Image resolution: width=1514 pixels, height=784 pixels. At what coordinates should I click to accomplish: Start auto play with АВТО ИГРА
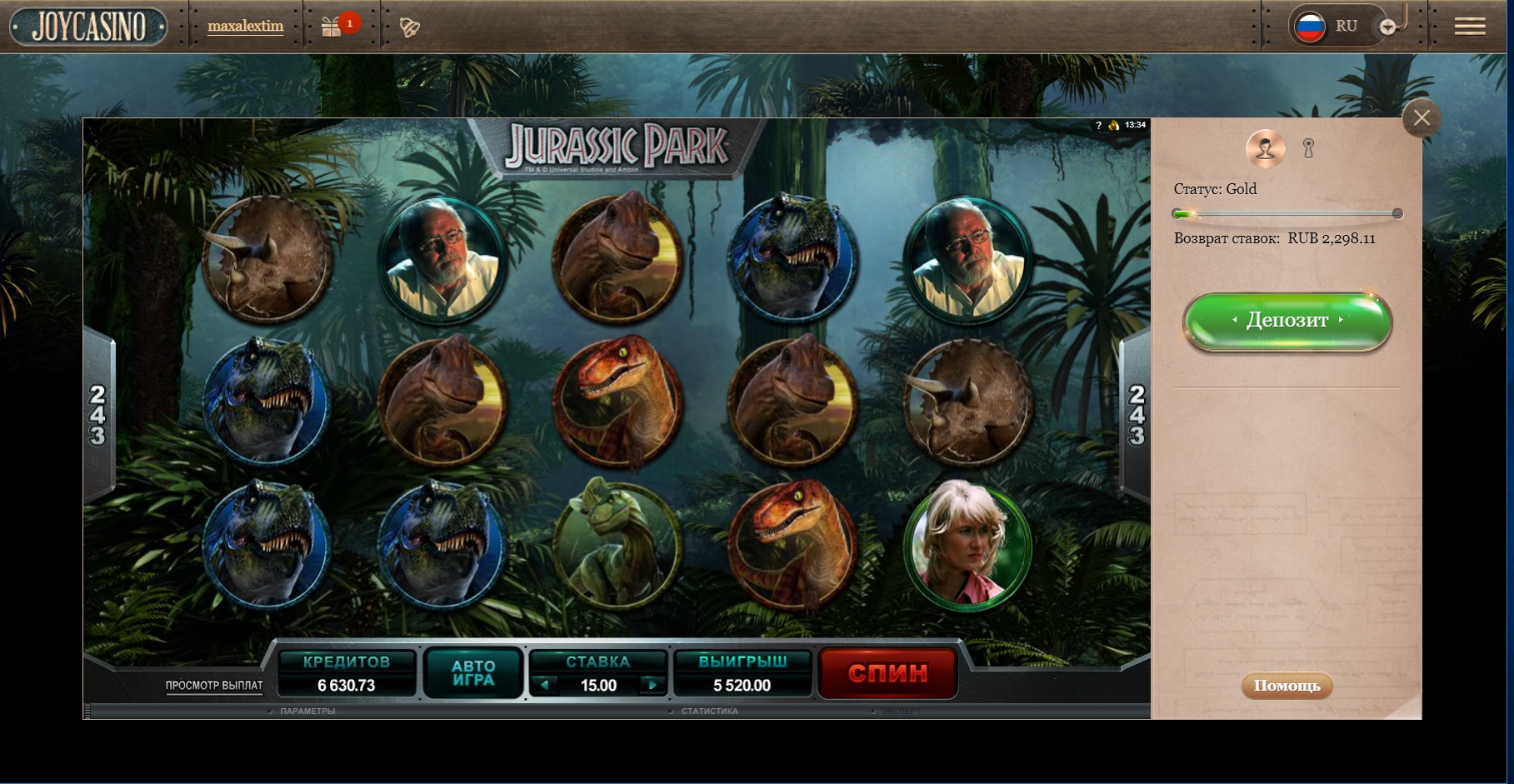[x=473, y=672]
